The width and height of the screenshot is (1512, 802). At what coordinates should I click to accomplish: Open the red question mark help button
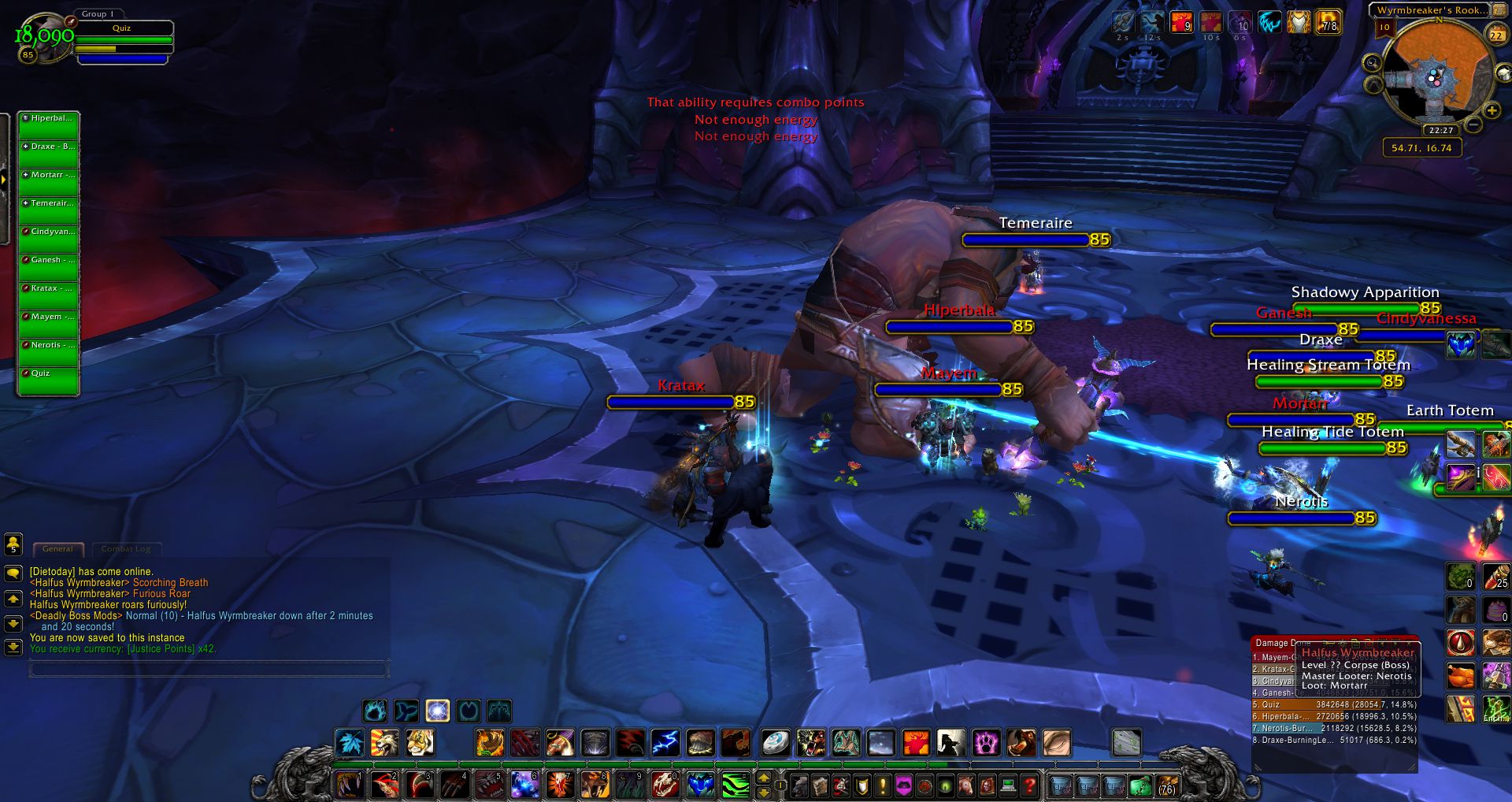[x=1028, y=785]
